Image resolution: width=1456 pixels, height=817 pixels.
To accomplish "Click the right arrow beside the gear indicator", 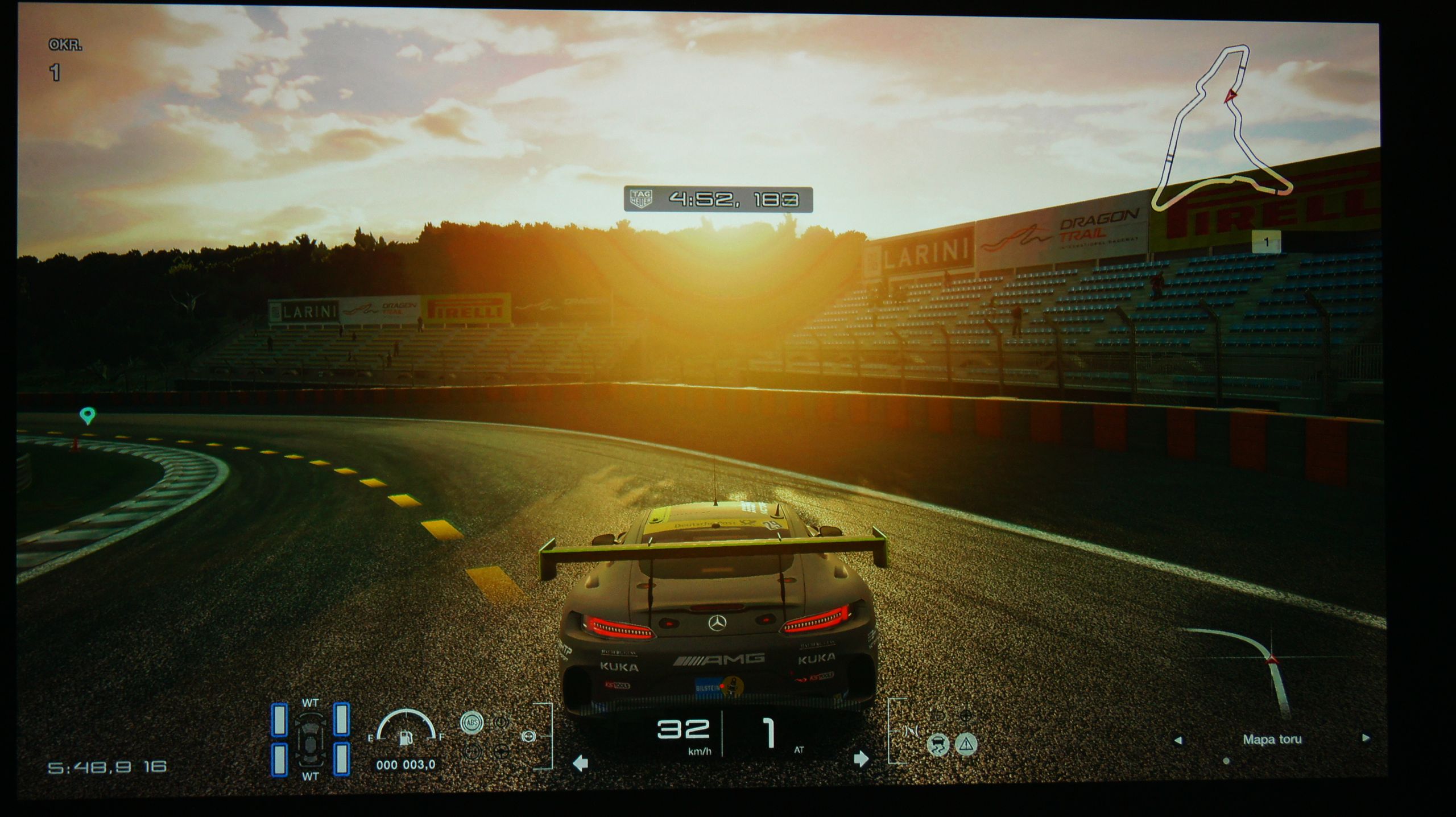I will pos(861,759).
